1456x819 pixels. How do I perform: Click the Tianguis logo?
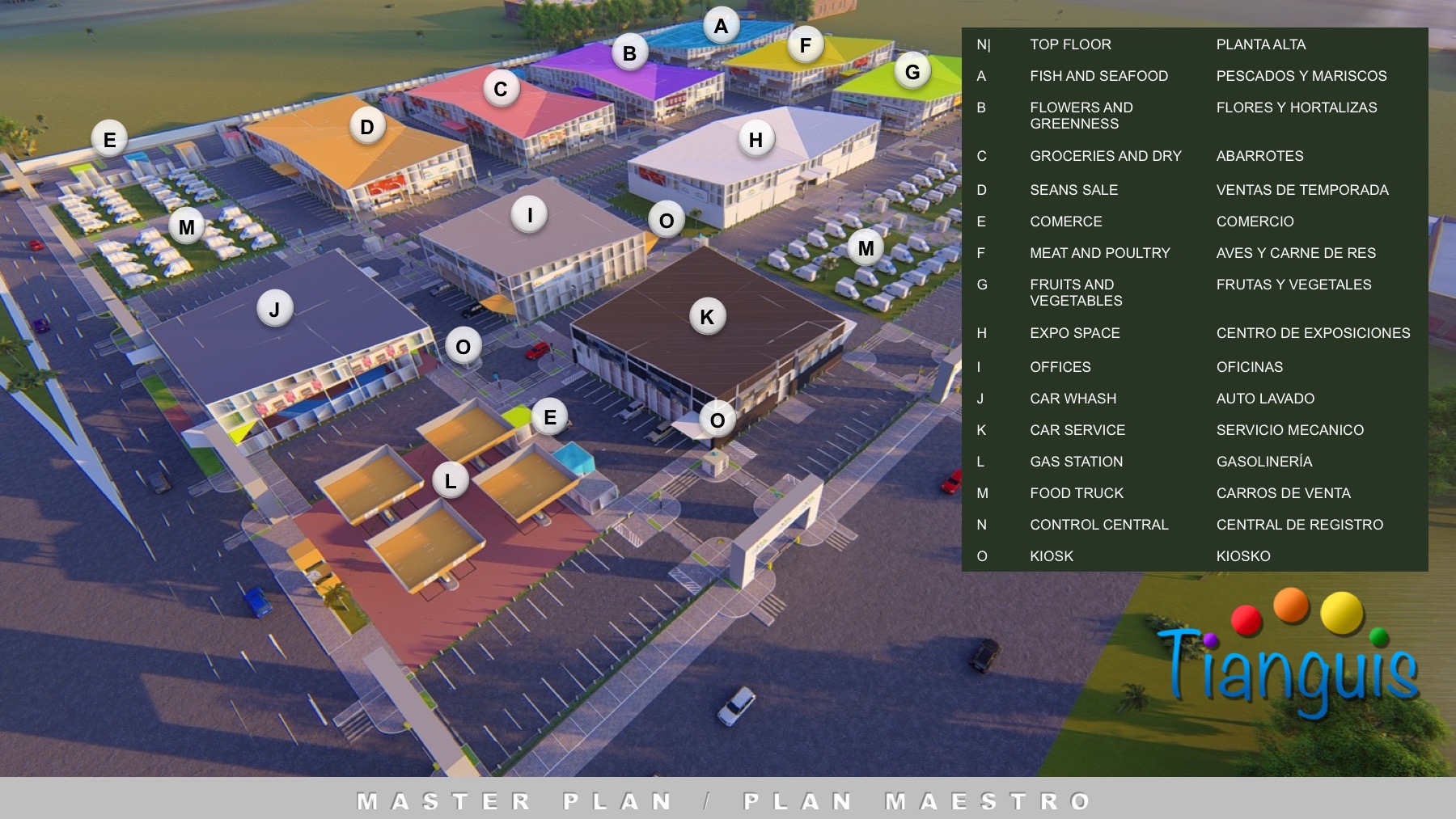(1290, 659)
